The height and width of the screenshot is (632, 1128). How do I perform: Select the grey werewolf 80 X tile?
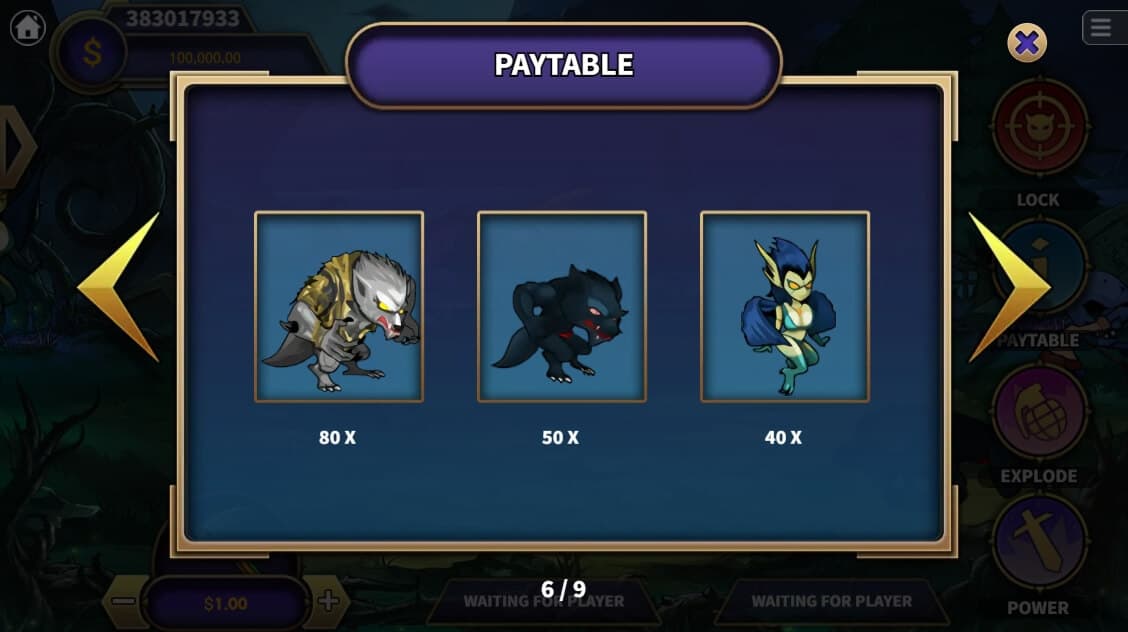tap(339, 307)
